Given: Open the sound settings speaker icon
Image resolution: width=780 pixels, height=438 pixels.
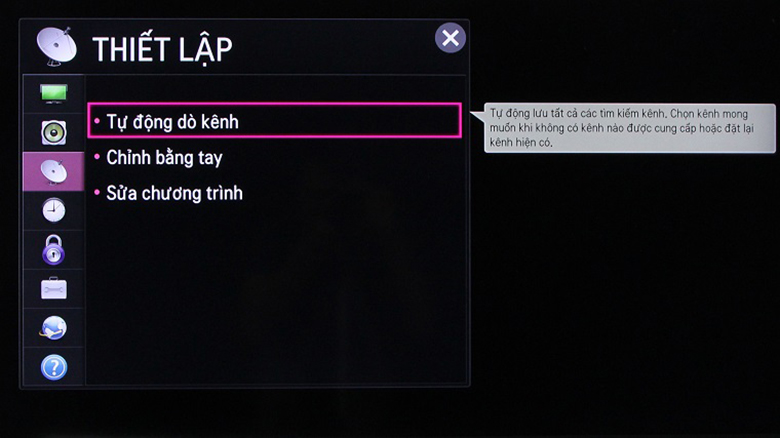Looking at the screenshot, I should [x=53, y=132].
